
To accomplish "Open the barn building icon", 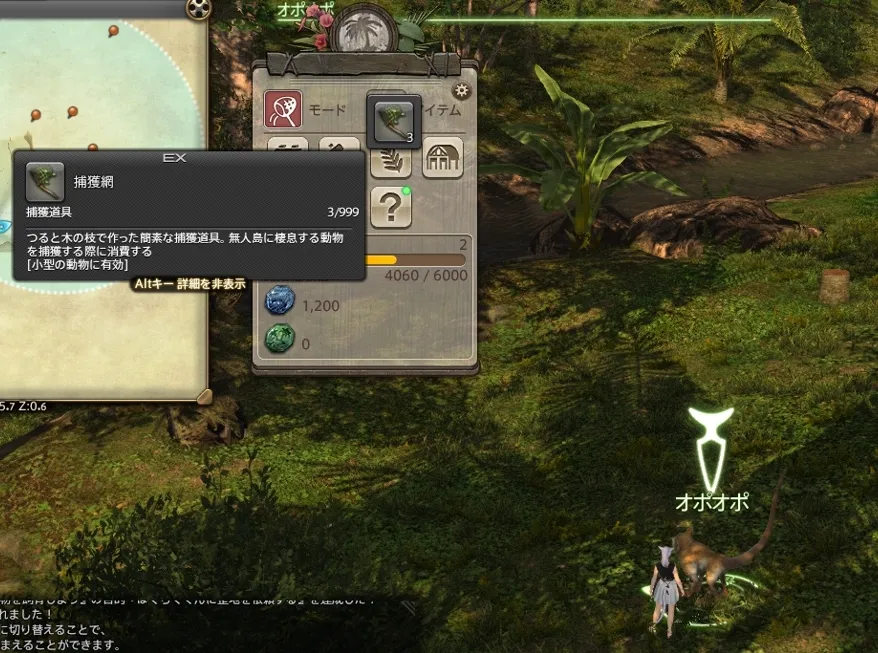I will point(443,158).
